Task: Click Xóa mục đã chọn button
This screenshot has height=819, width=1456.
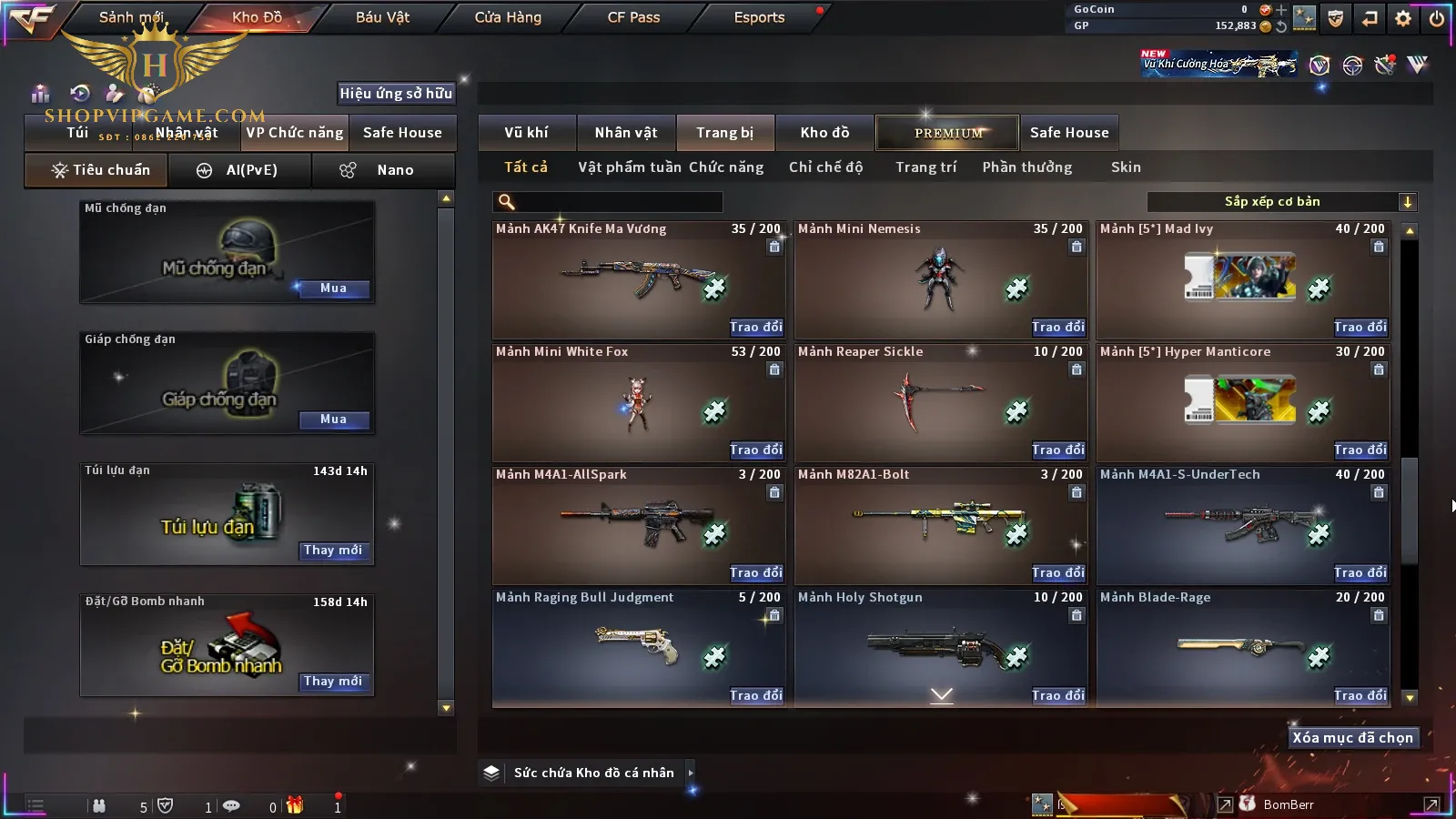Action: pos(1352,738)
